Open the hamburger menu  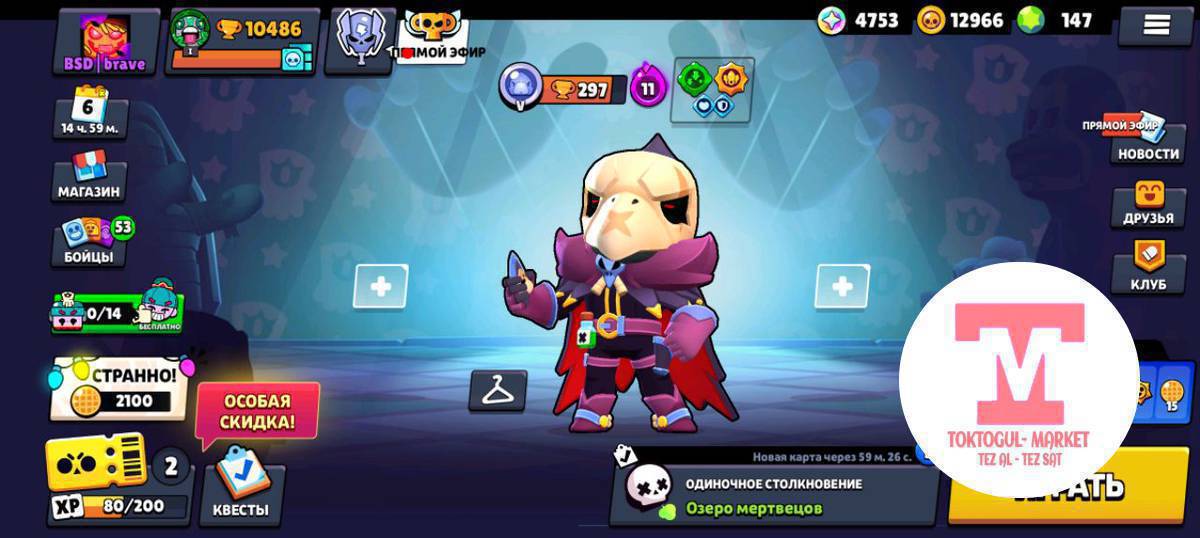click(1156, 26)
